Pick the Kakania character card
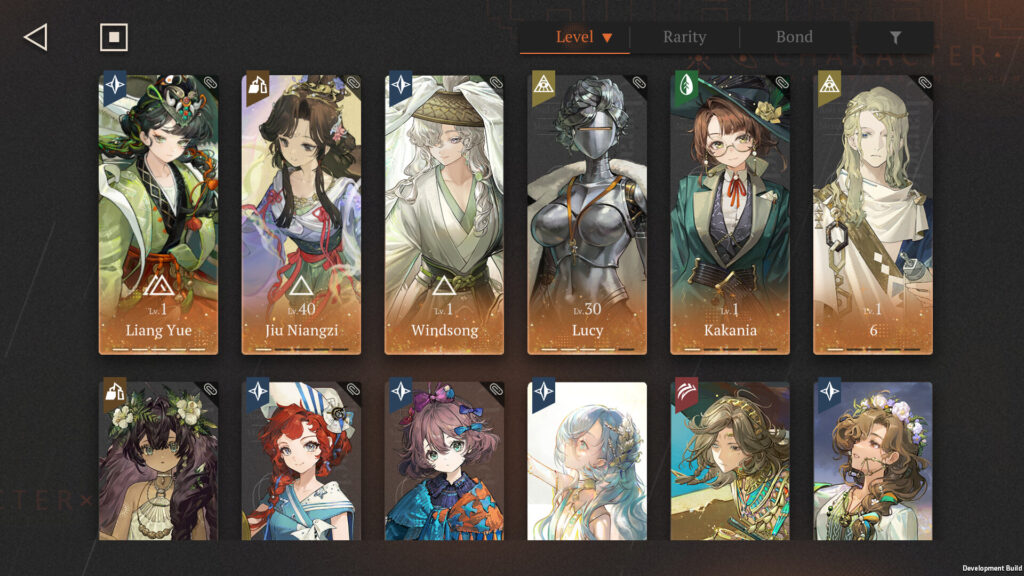Screen dimensions: 1024x576 click(731, 214)
